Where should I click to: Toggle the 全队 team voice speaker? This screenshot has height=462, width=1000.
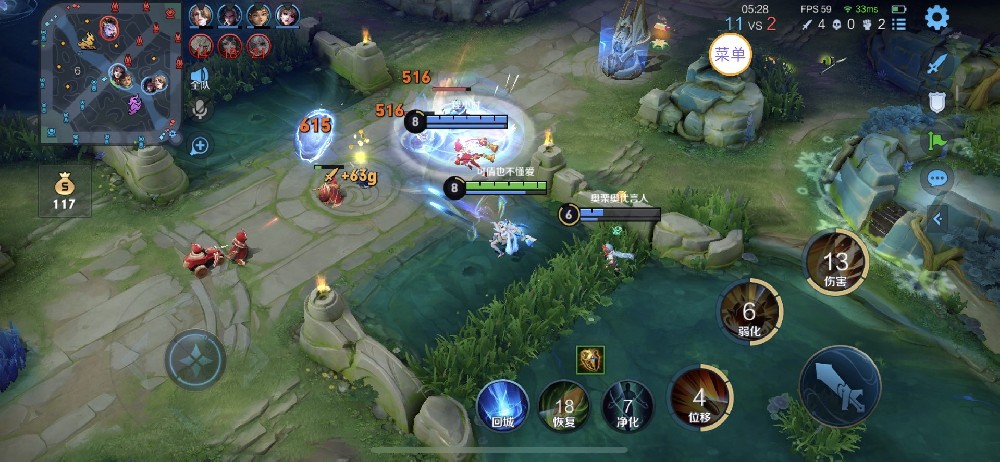click(x=200, y=77)
